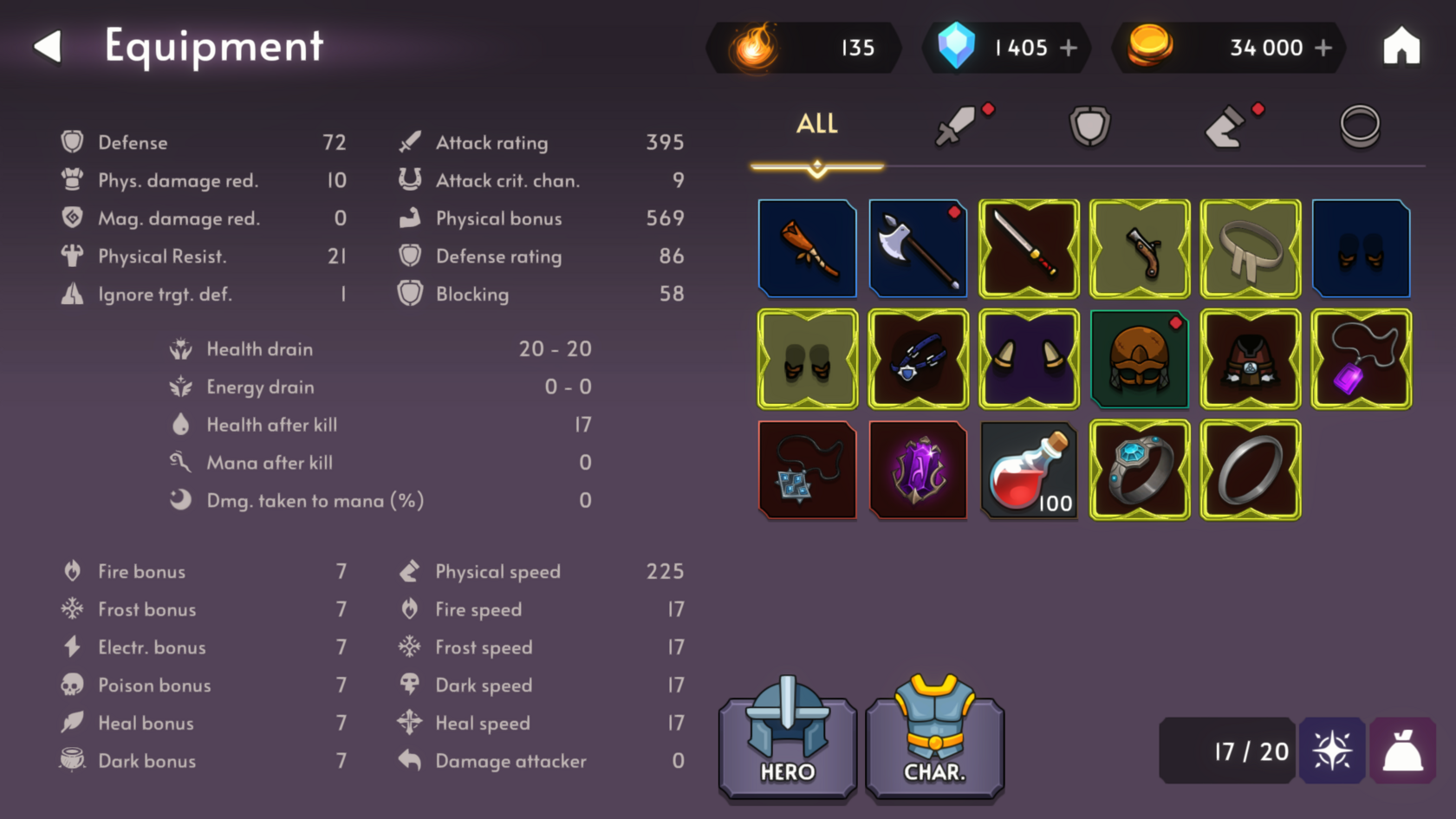1456x819 pixels.
Task: Pick the blue gemstone ring
Action: click(x=1140, y=470)
